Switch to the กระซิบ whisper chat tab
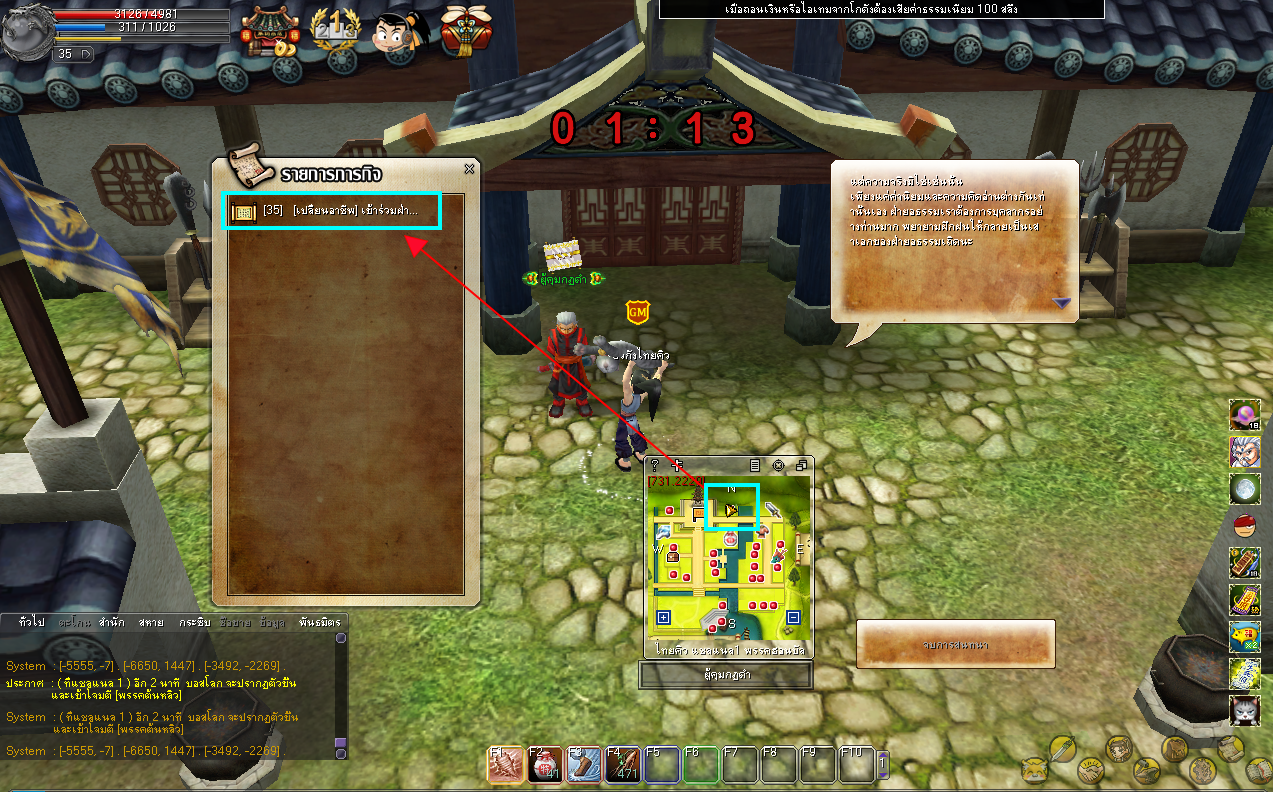The height and width of the screenshot is (792, 1273). [x=194, y=622]
